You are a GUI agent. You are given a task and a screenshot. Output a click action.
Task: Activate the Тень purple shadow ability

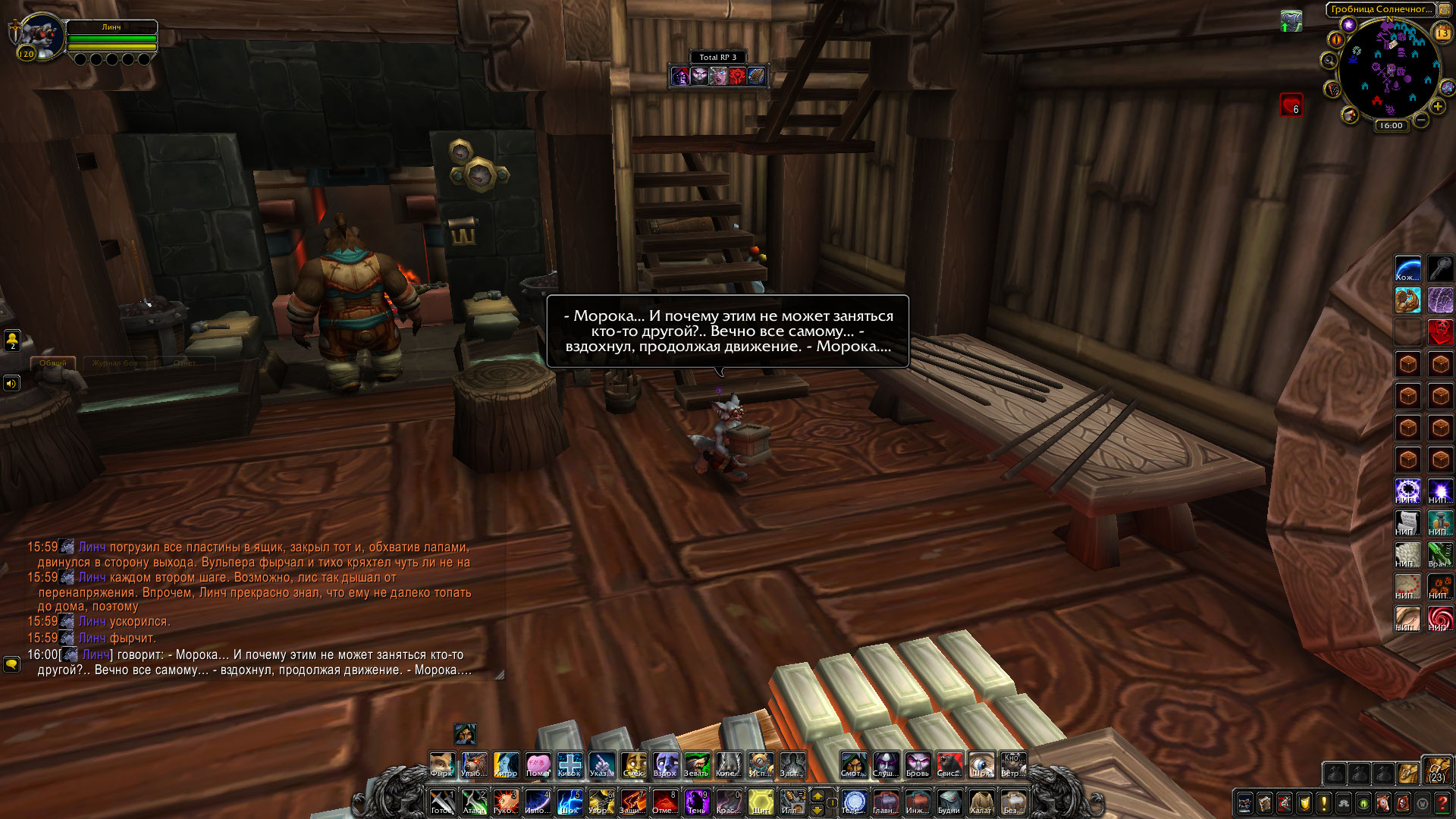pos(696,802)
